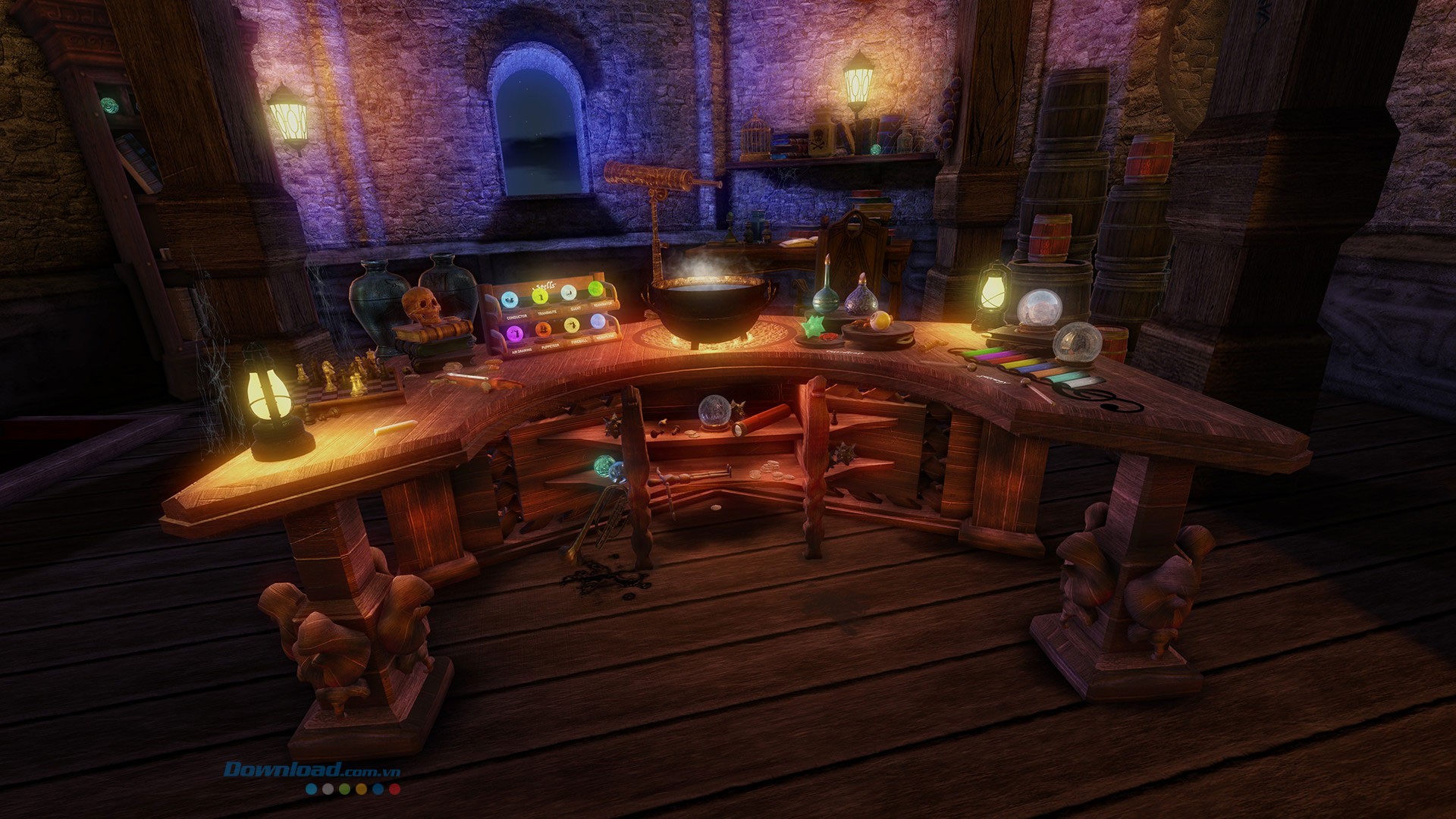Screen dimensions: 1456x819
Task: Select the Puppeteer spell orb
Action: (x=544, y=330)
